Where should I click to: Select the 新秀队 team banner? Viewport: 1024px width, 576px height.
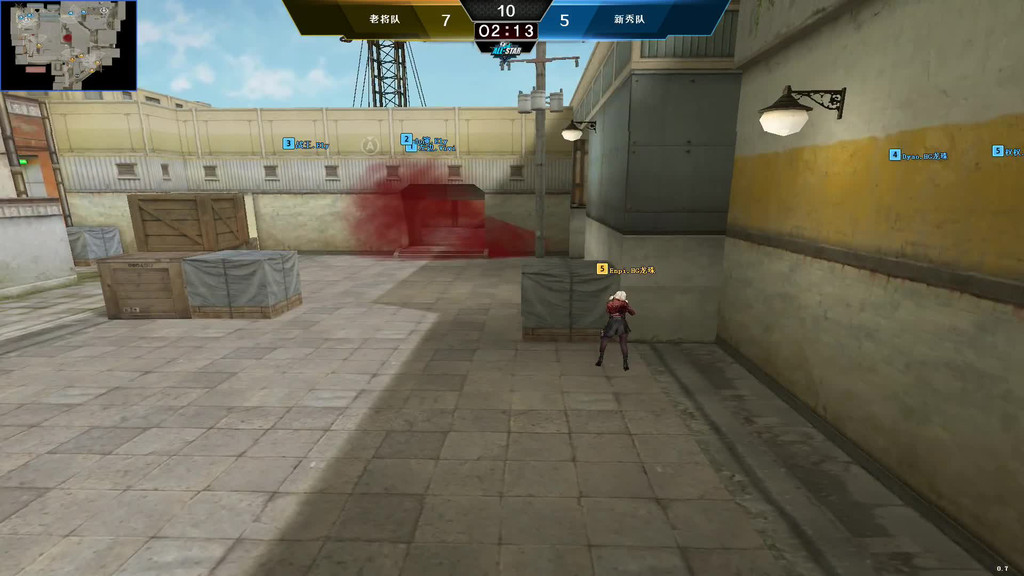(x=630, y=19)
